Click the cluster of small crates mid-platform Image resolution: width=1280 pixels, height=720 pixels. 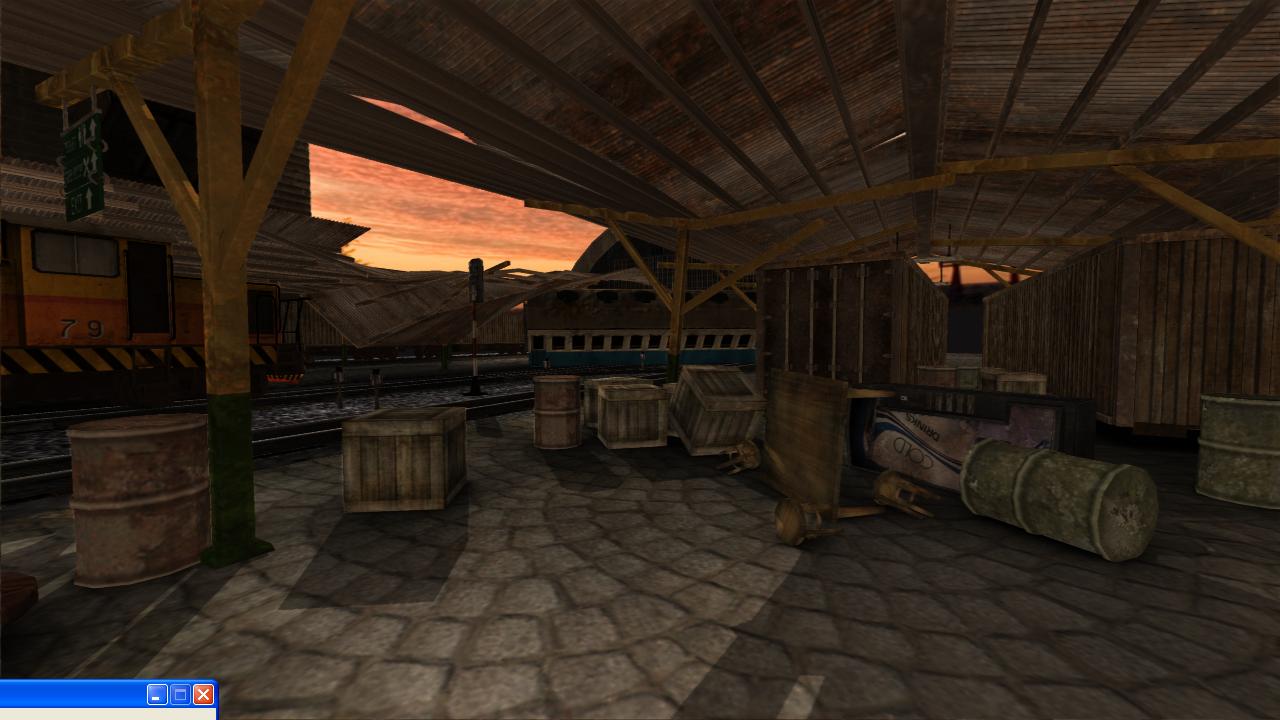630,415
